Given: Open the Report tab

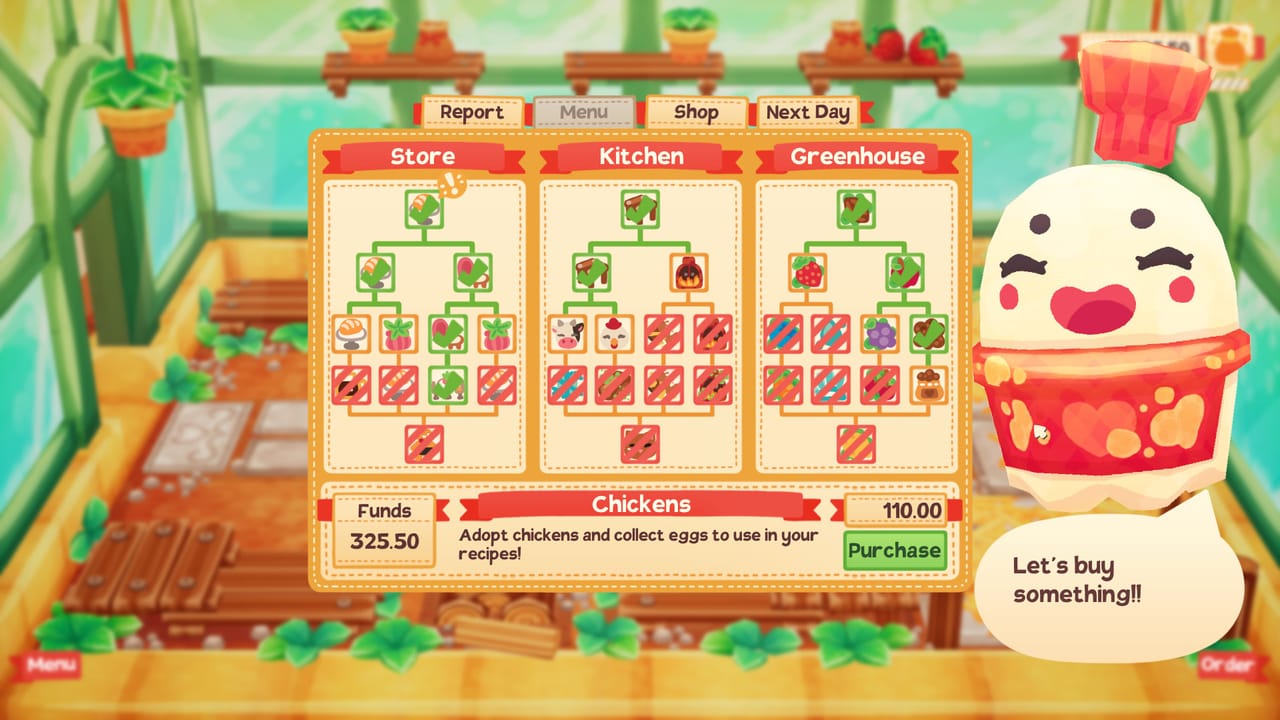Looking at the screenshot, I should click(472, 113).
